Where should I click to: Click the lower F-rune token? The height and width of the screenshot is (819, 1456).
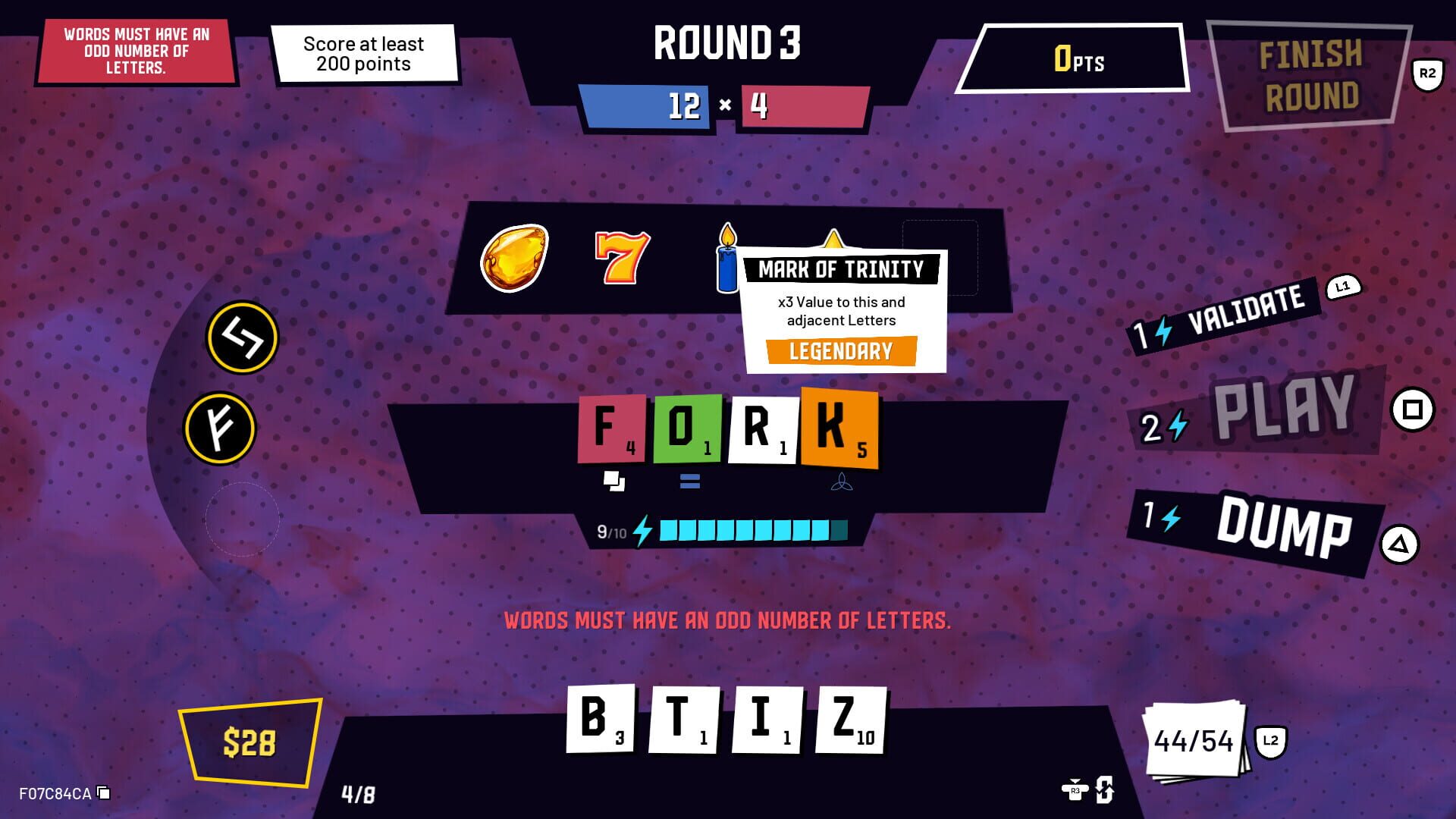(x=220, y=427)
